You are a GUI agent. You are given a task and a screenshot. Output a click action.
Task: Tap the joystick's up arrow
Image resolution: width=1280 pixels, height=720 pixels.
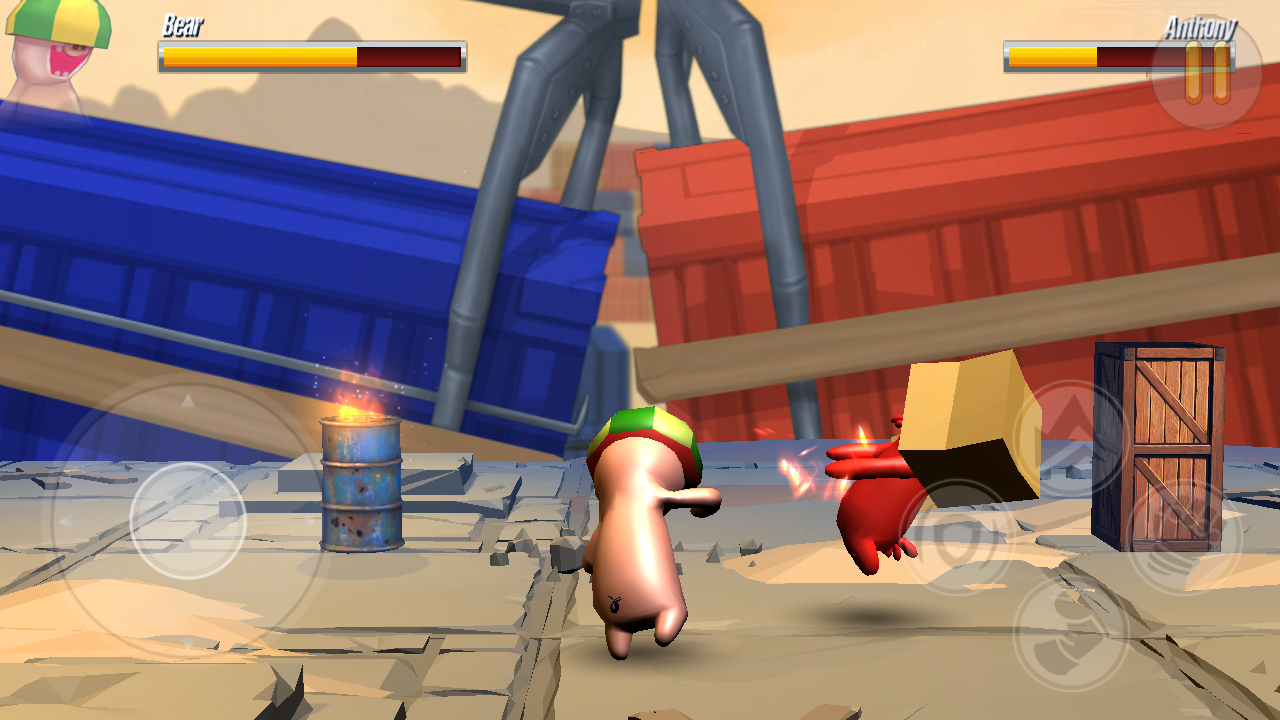tap(188, 401)
